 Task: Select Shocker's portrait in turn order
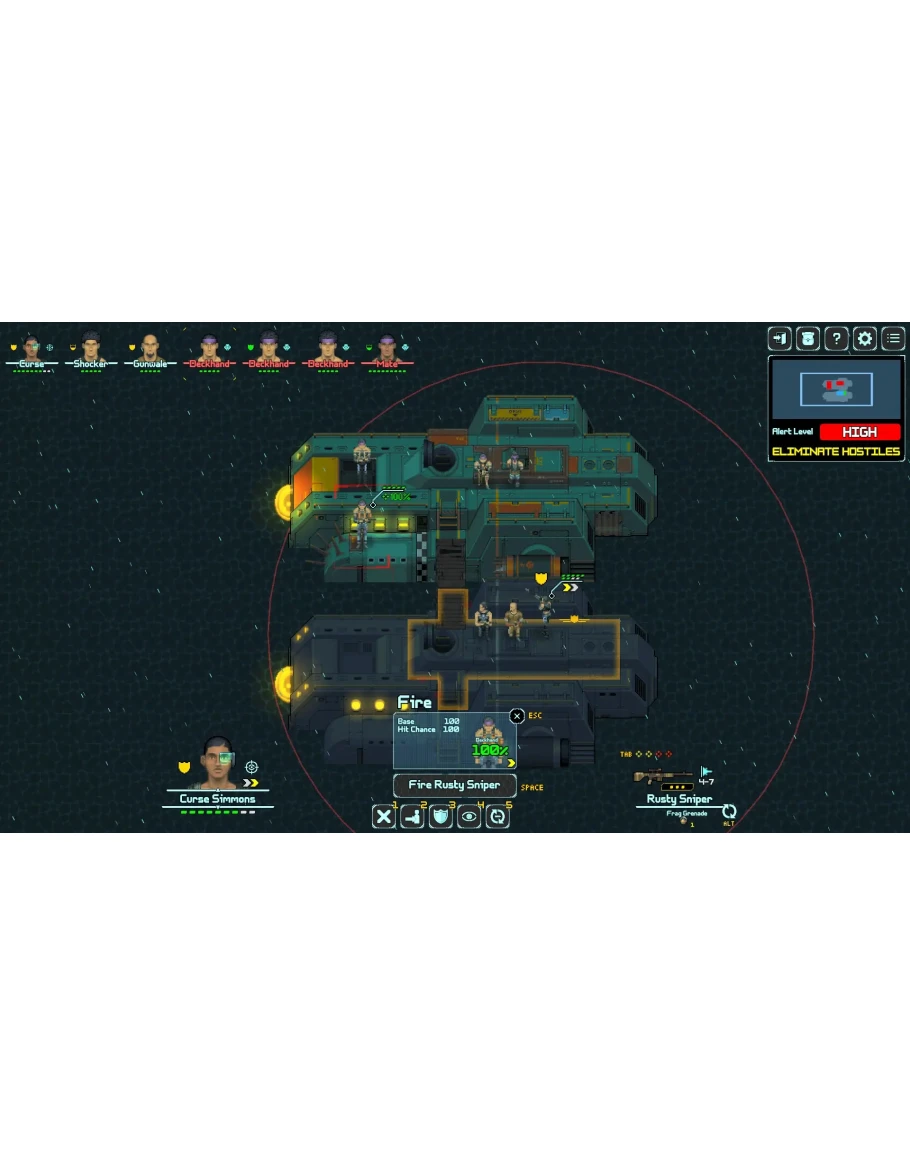(91, 347)
